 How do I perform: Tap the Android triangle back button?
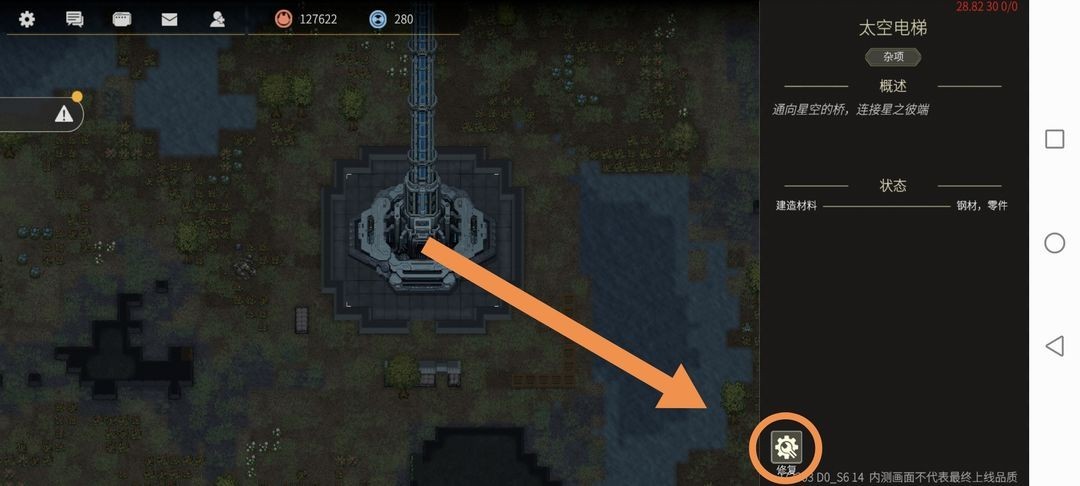[x=1053, y=346]
